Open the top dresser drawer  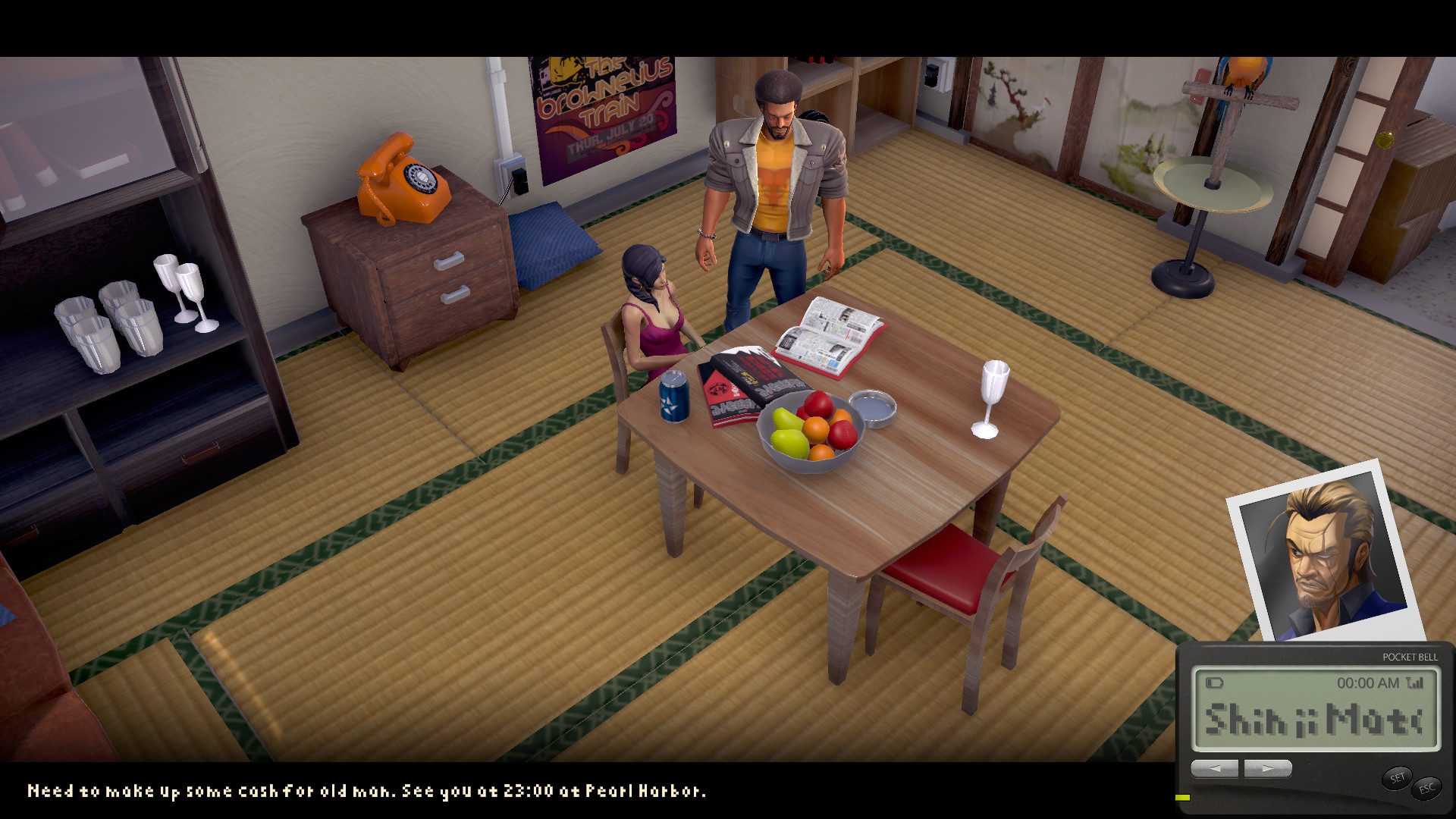pyautogui.click(x=450, y=262)
